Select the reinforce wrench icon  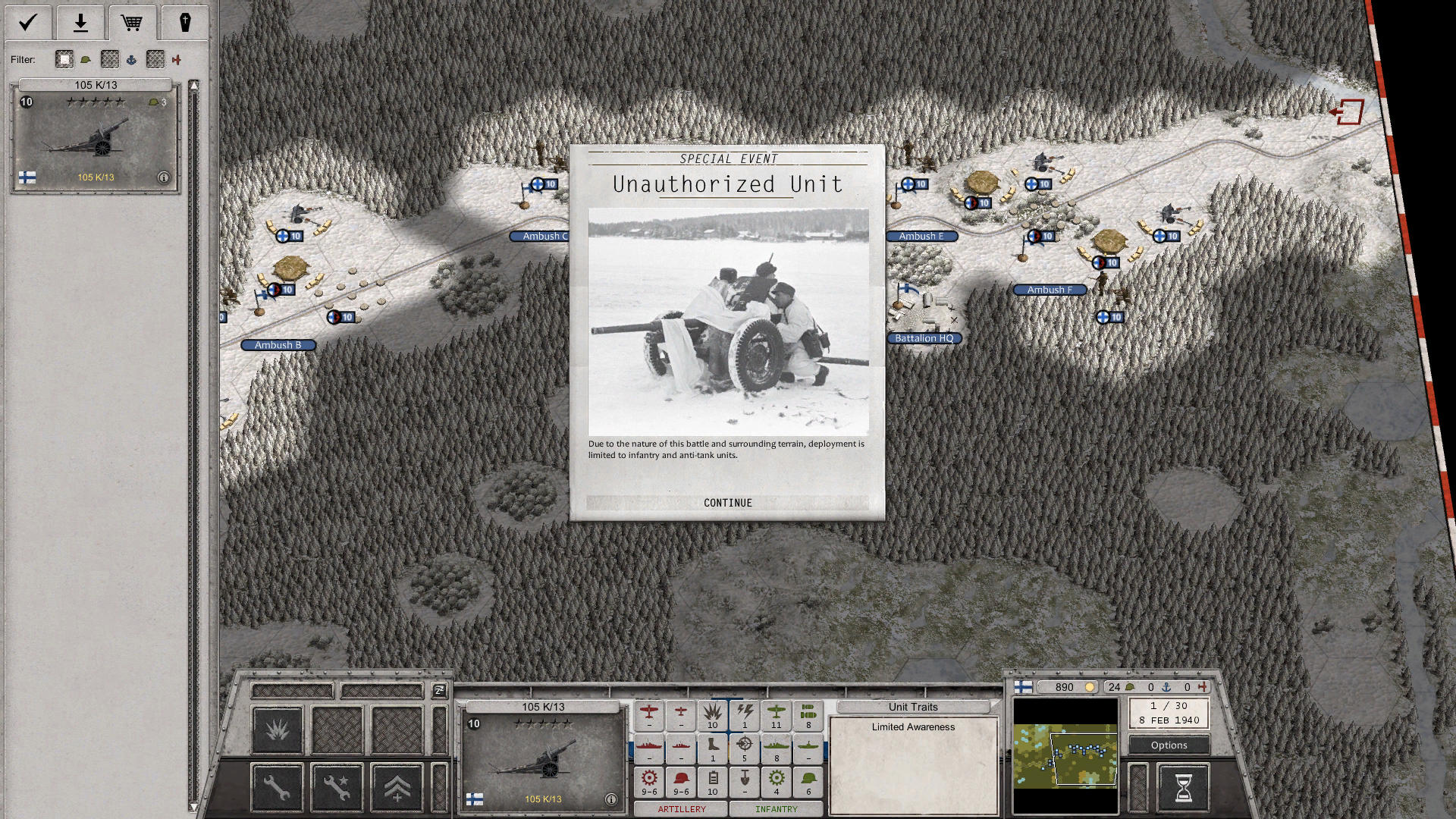[277, 786]
